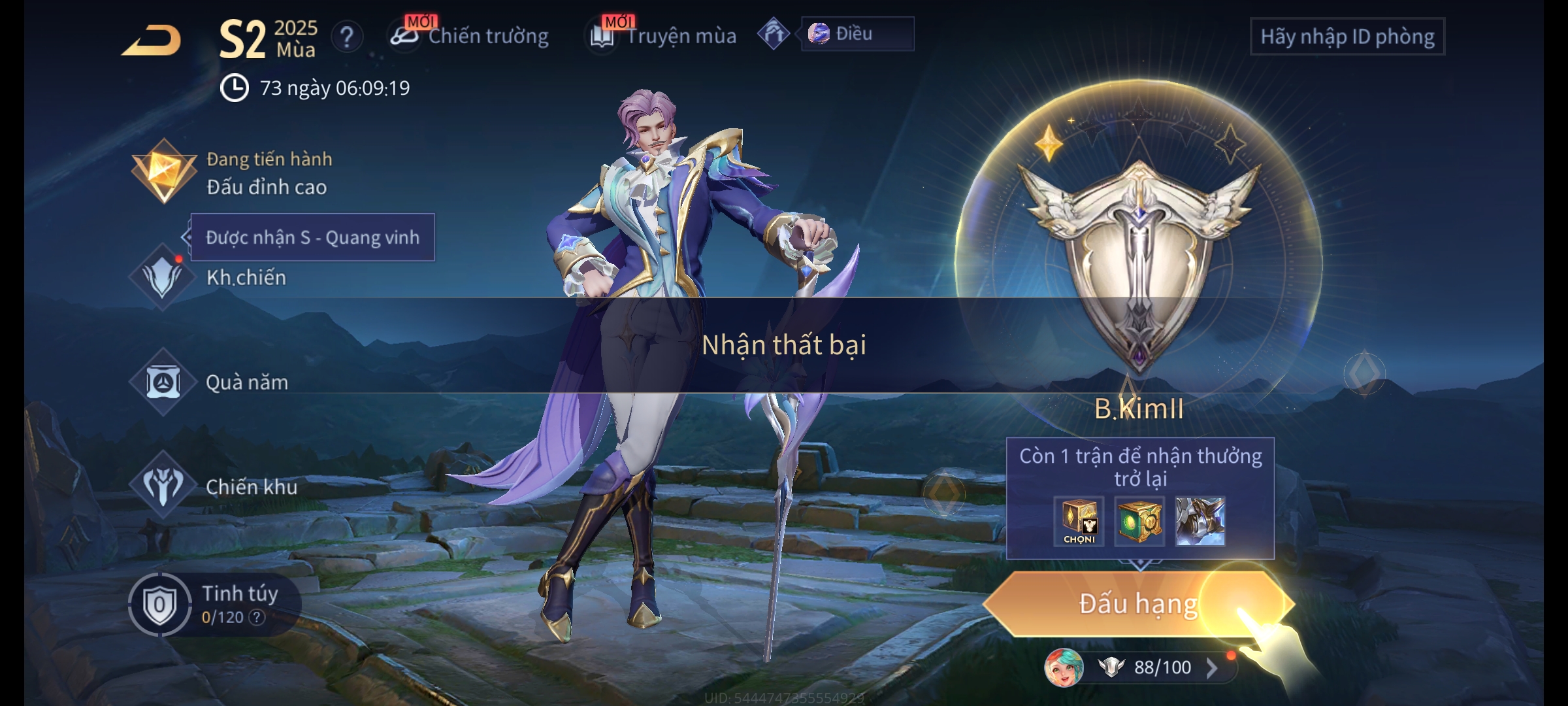1568x706 pixels.
Task: Select the CHỌN reward chest
Action: click(1079, 521)
